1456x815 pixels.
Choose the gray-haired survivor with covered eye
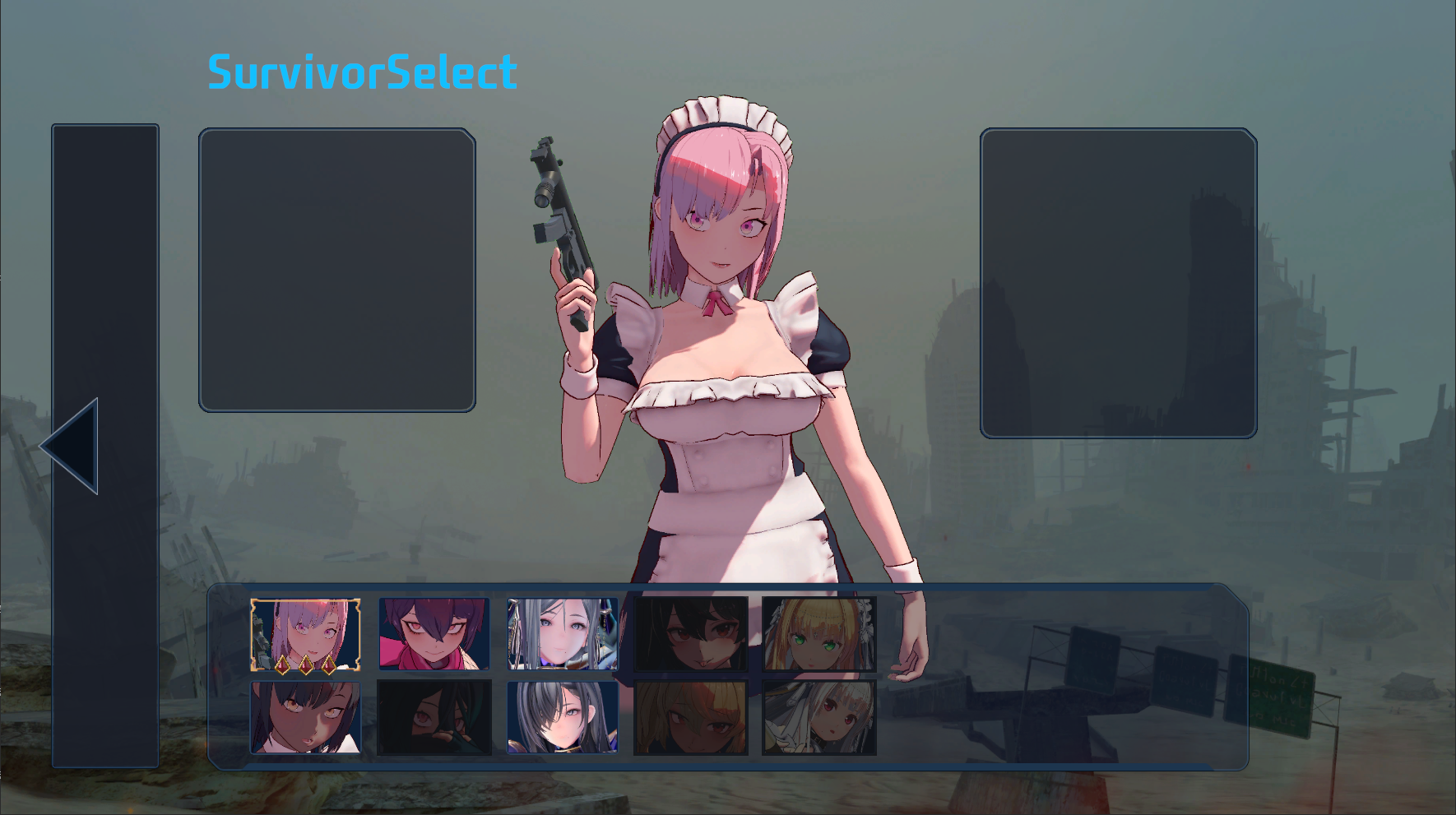coord(563,717)
